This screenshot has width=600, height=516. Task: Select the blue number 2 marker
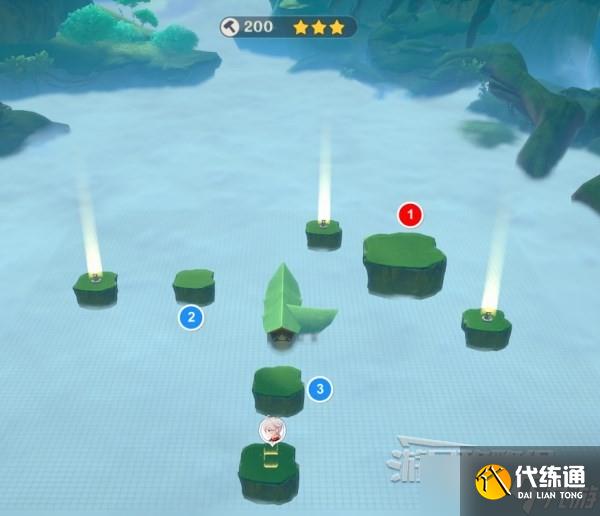190,318
